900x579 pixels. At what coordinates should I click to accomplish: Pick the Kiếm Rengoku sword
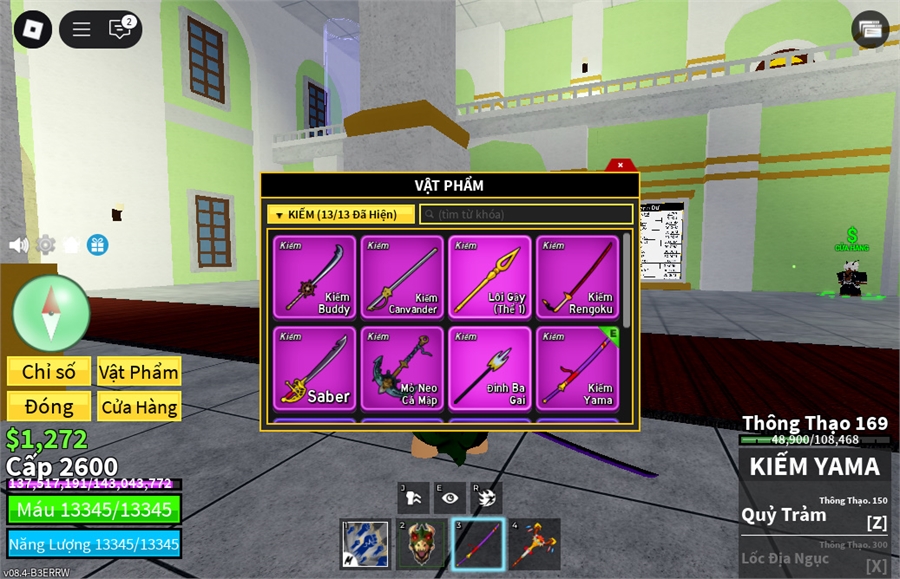578,277
